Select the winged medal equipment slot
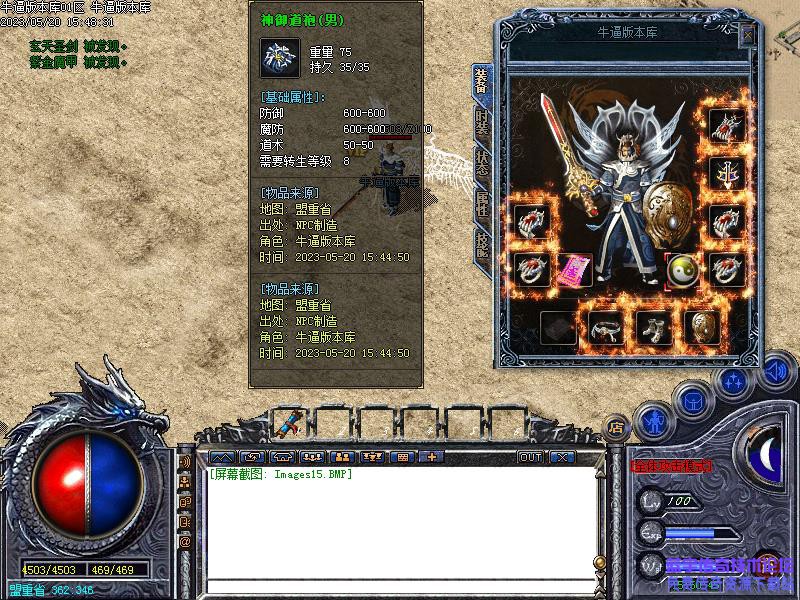The height and width of the screenshot is (600, 800). click(x=725, y=173)
